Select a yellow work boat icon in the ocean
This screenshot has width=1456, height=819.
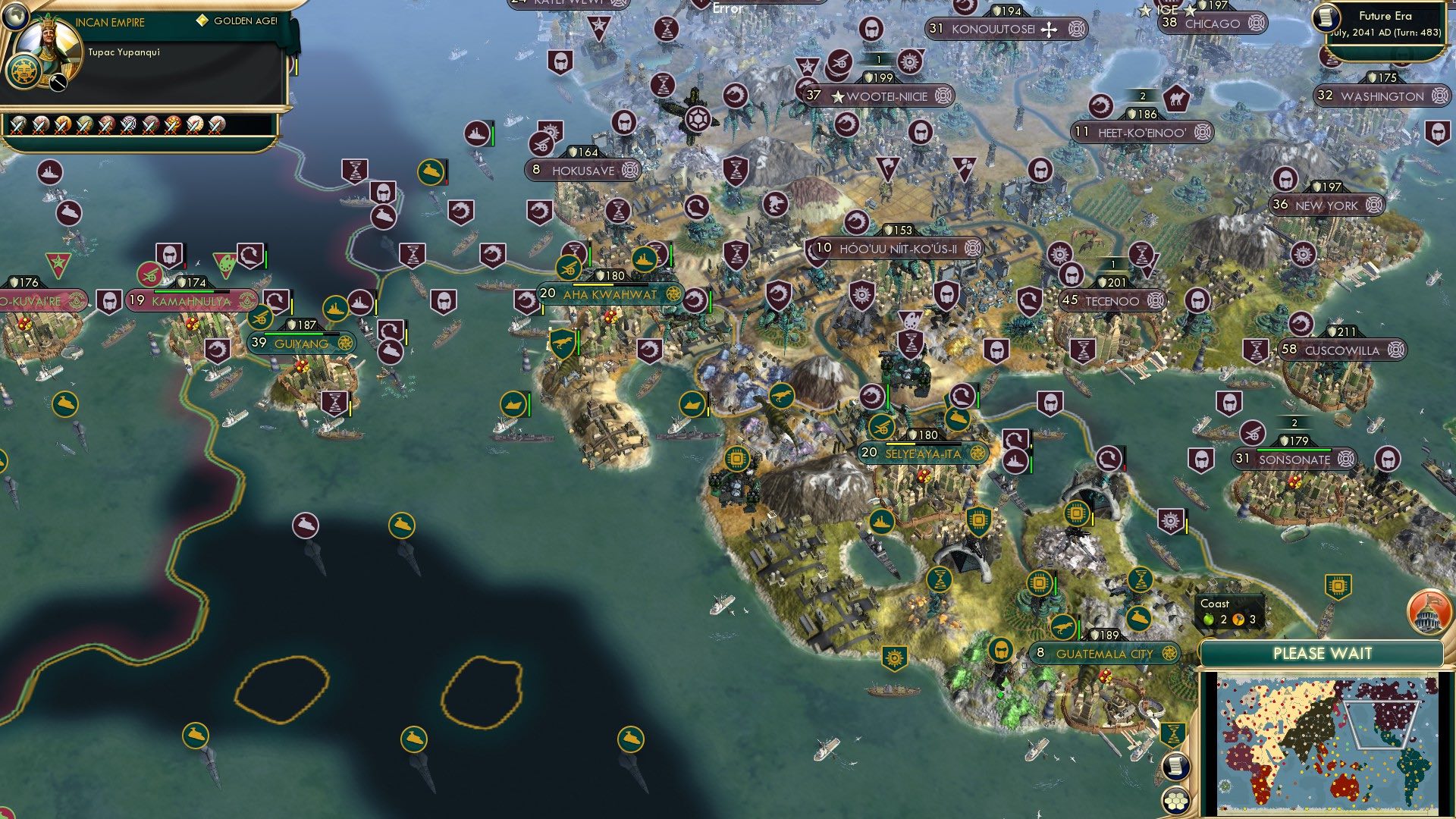pyautogui.click(x=400, y=523)
